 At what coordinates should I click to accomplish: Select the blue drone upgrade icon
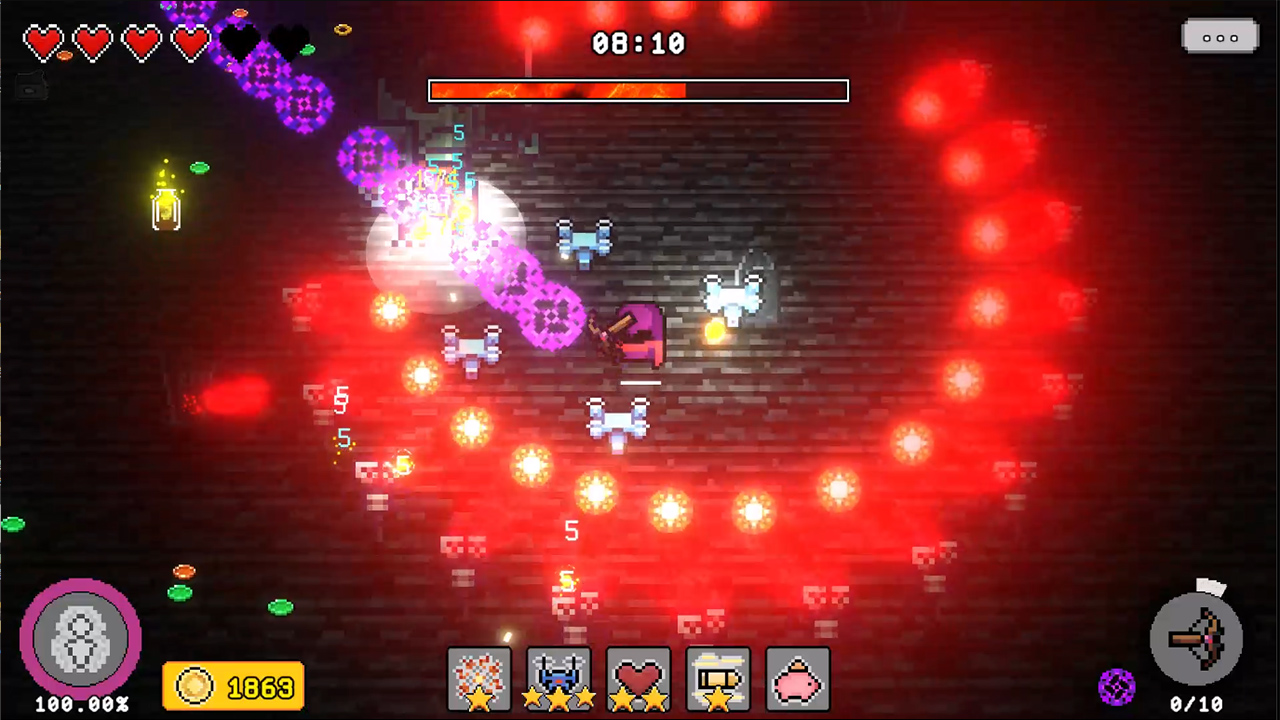pyautogui.click(x=559, y=678)
